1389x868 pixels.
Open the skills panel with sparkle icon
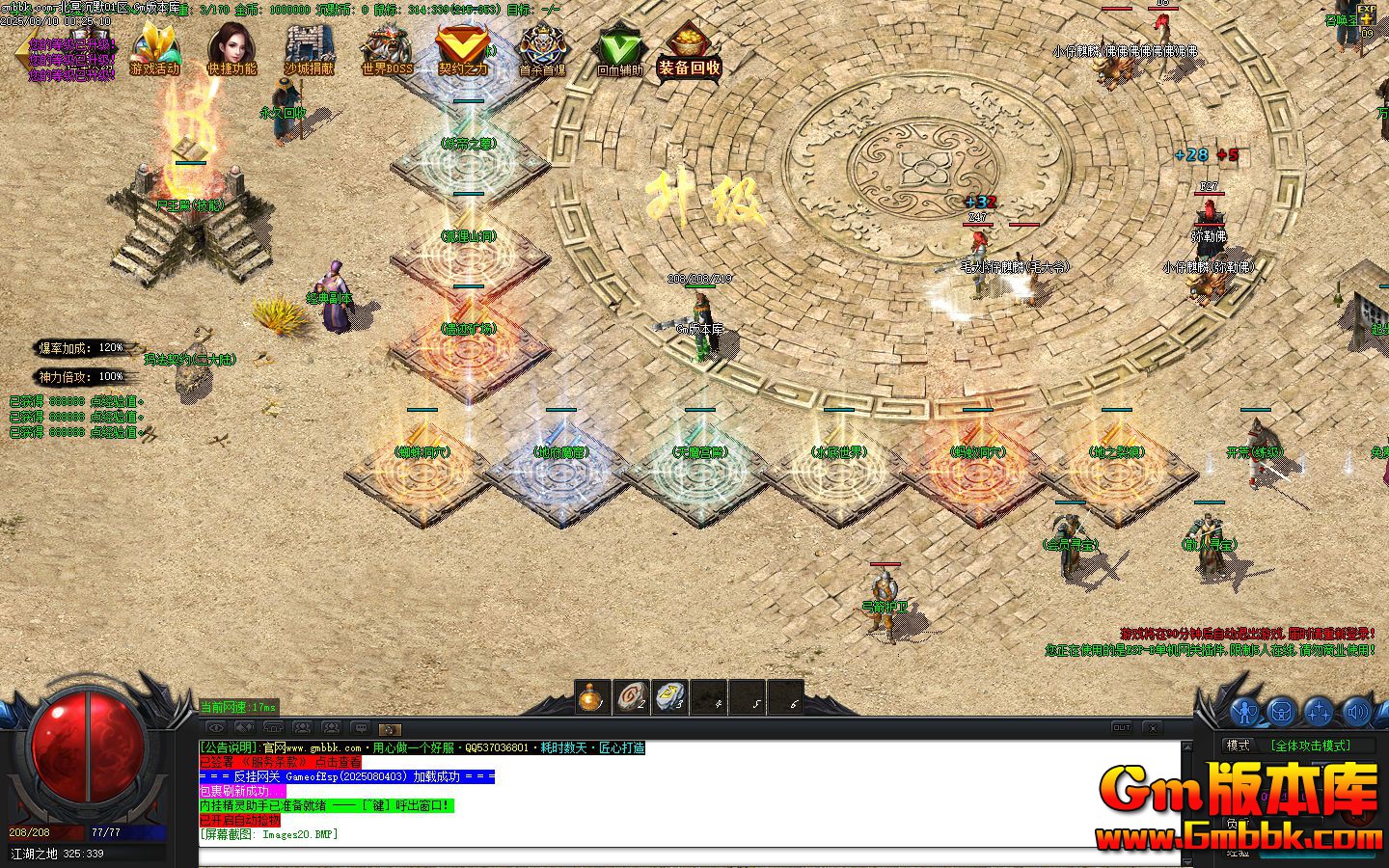pos(1318,712)
